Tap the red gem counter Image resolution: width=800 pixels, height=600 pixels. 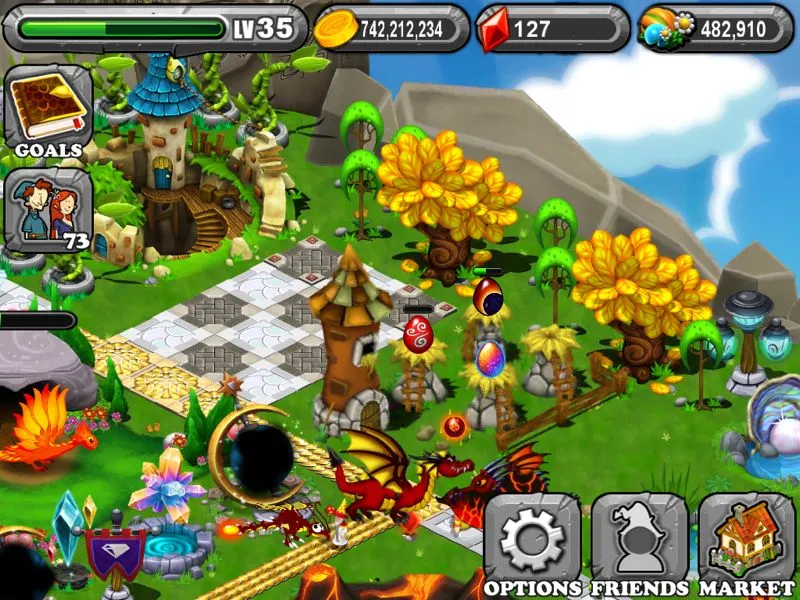click(x=551, y=29)
